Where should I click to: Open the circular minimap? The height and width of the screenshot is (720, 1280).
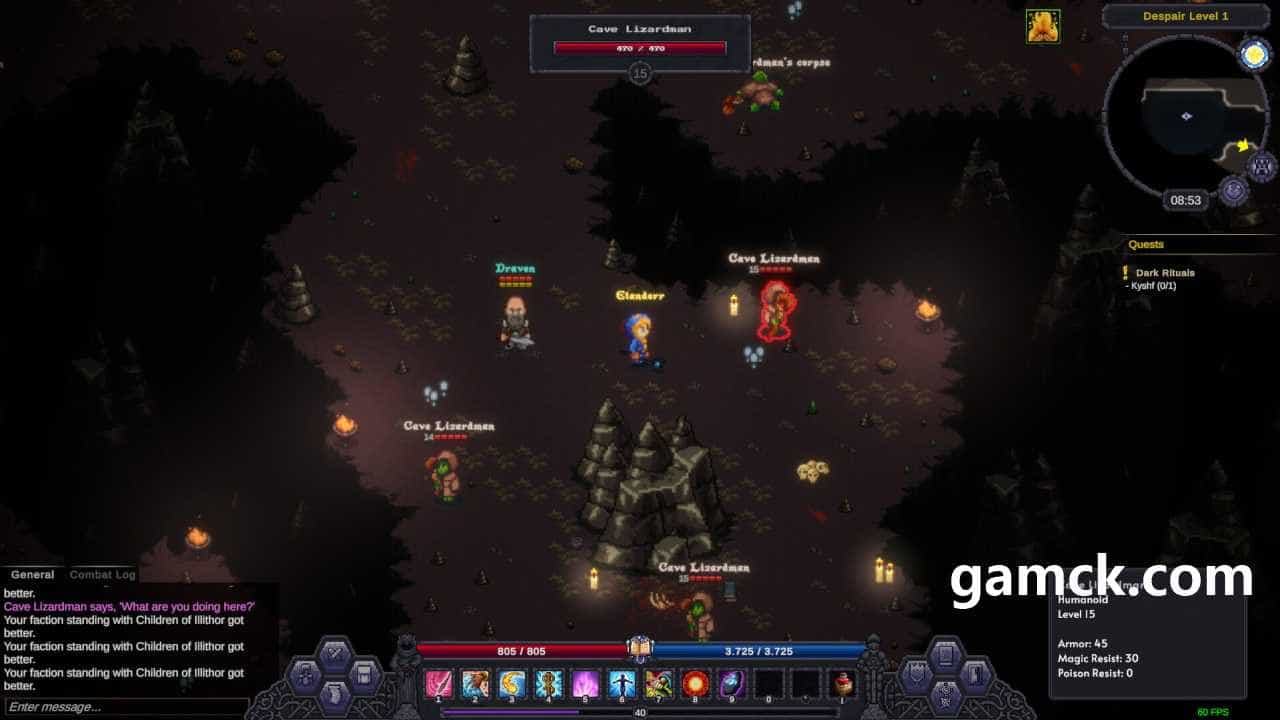1186,118
